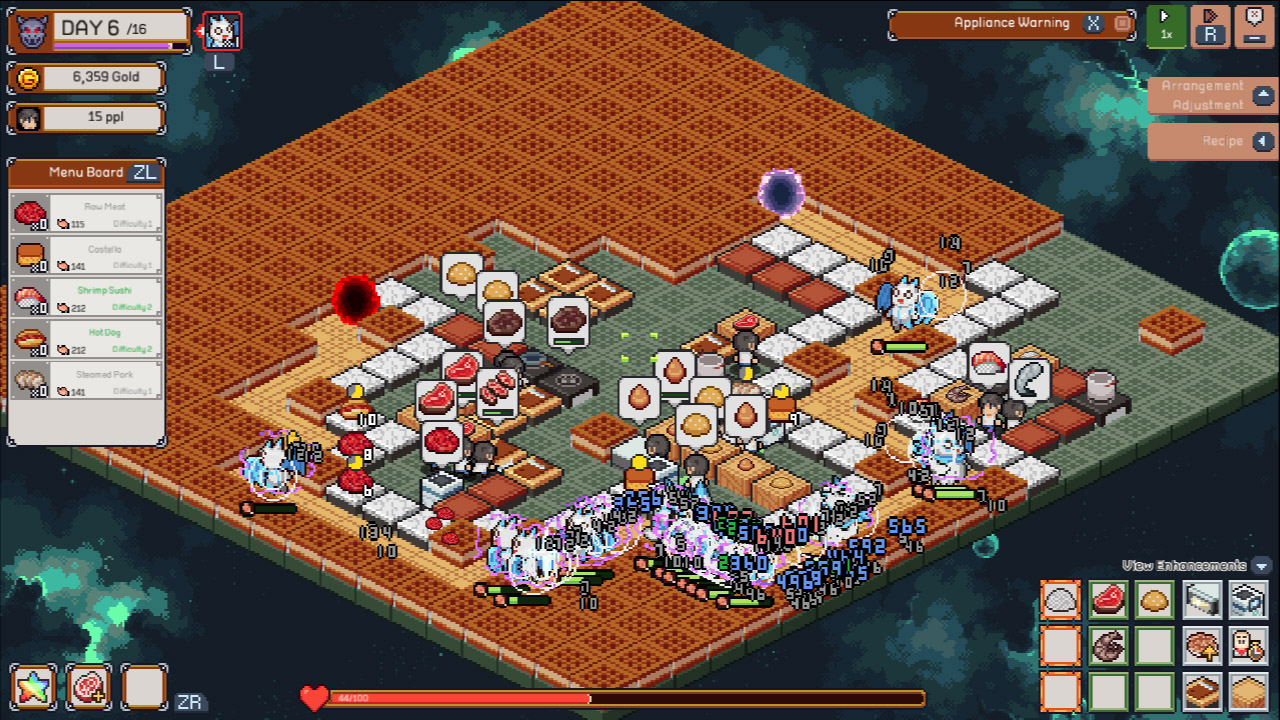Expand the Recipe panel
1280x720 pixels.
click(1264, 141)
